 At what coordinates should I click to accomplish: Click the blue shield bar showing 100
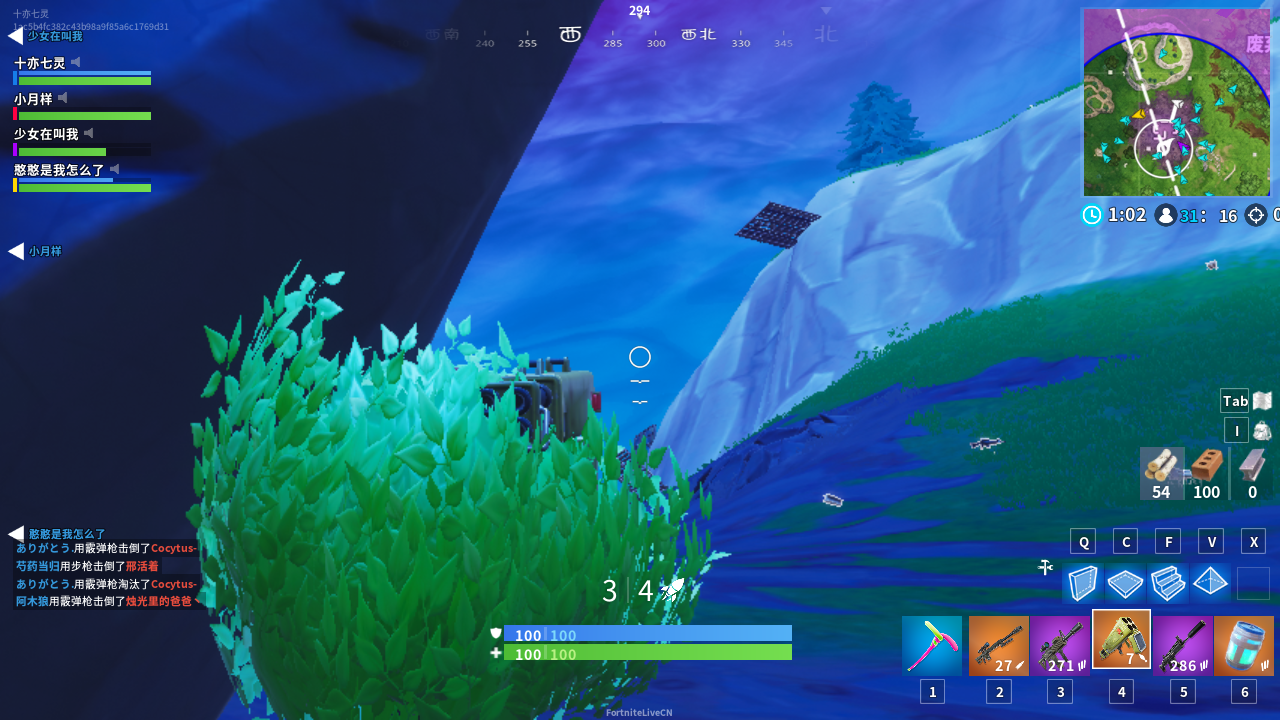click(648, 635)
